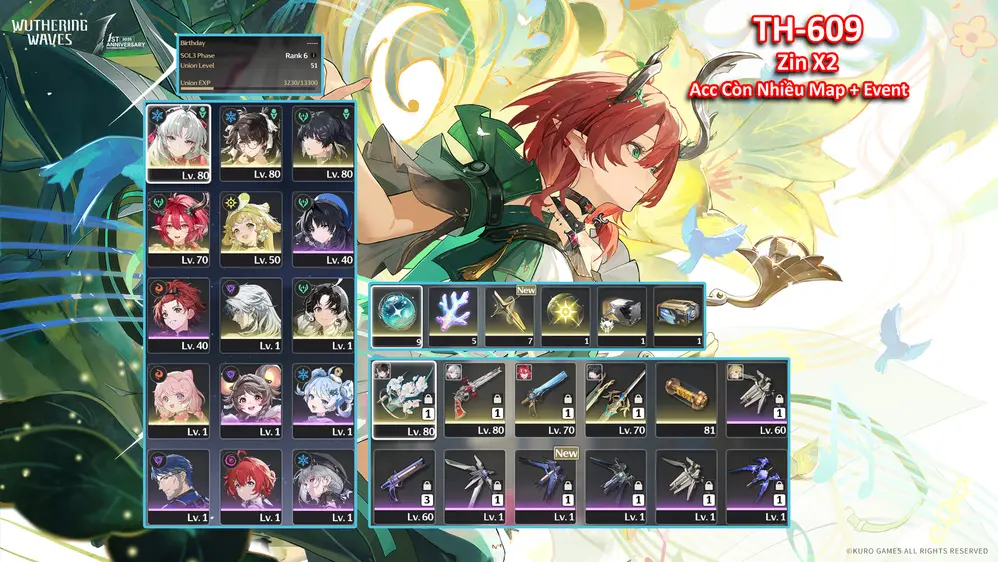998x562 pixels.
Task: Pick the red pistols weapon at Lv. 80
Action: click(x=474, y=395)
